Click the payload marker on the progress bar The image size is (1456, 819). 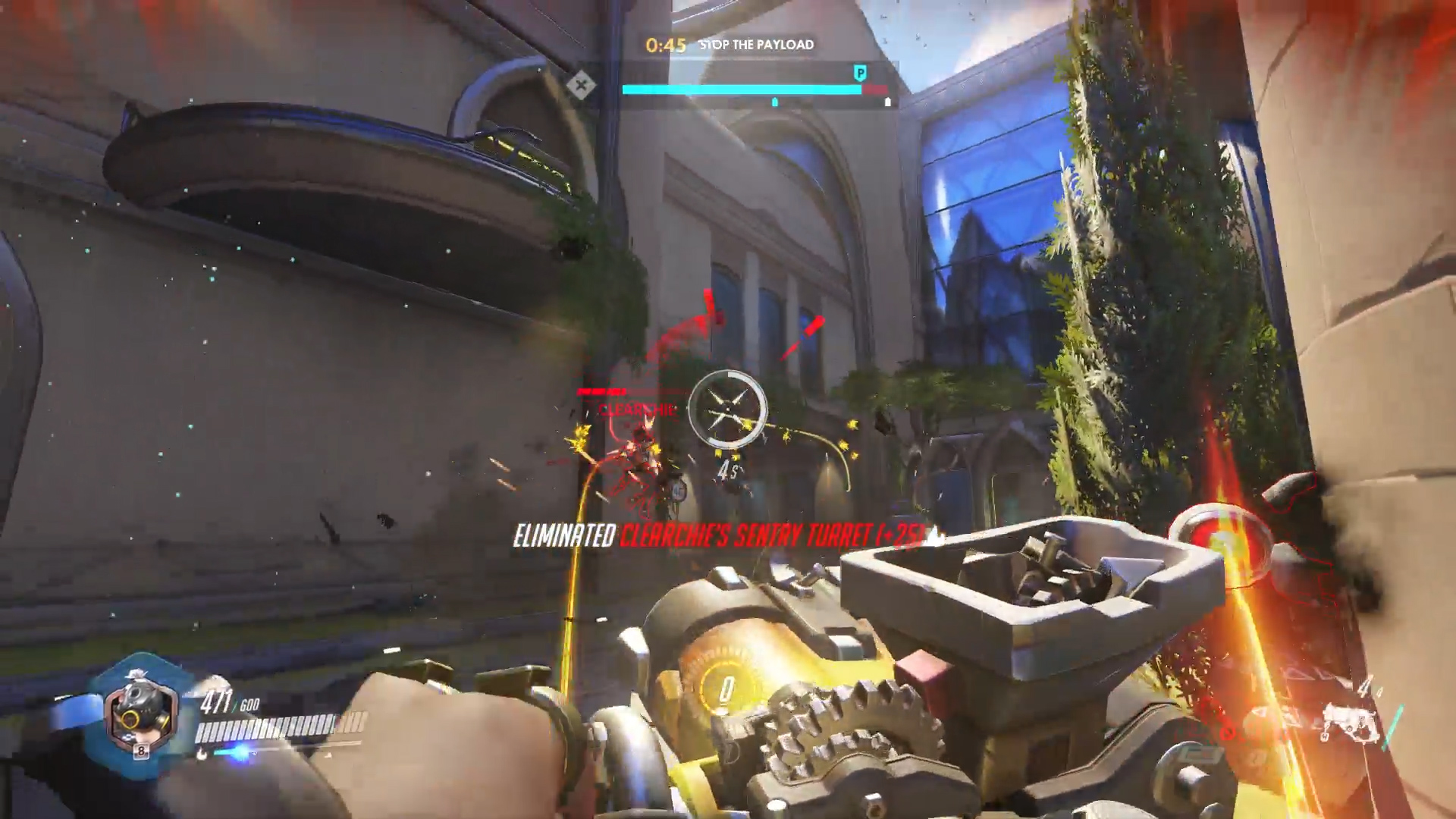(x=774, y=102)
